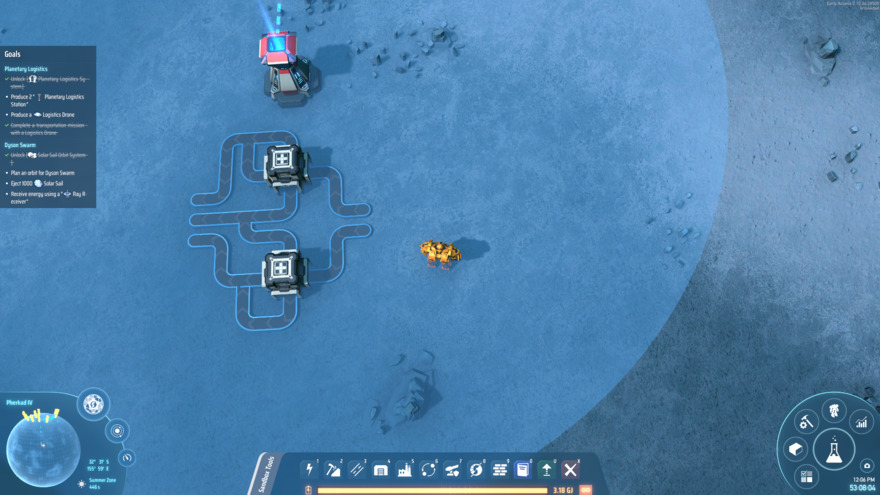
Task: Open the storage warehouse build category
Action: click(381, 469)
